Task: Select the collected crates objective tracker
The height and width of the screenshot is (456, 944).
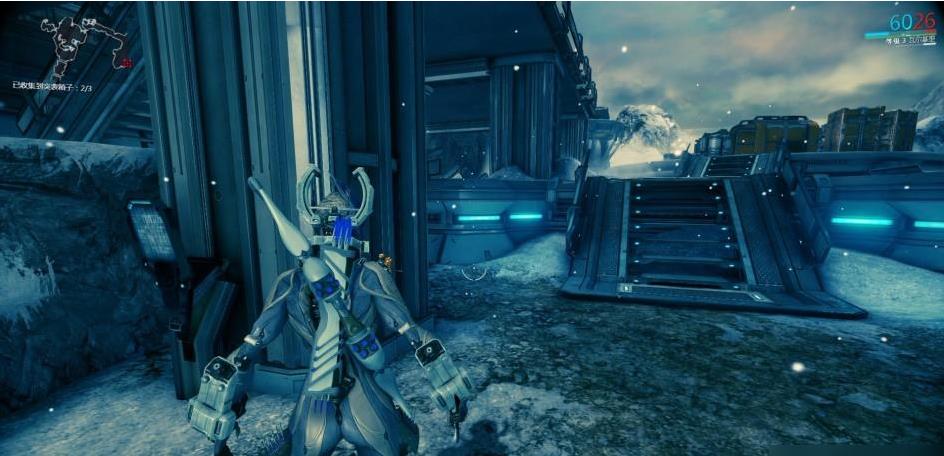Action: (x=52, y=88)
